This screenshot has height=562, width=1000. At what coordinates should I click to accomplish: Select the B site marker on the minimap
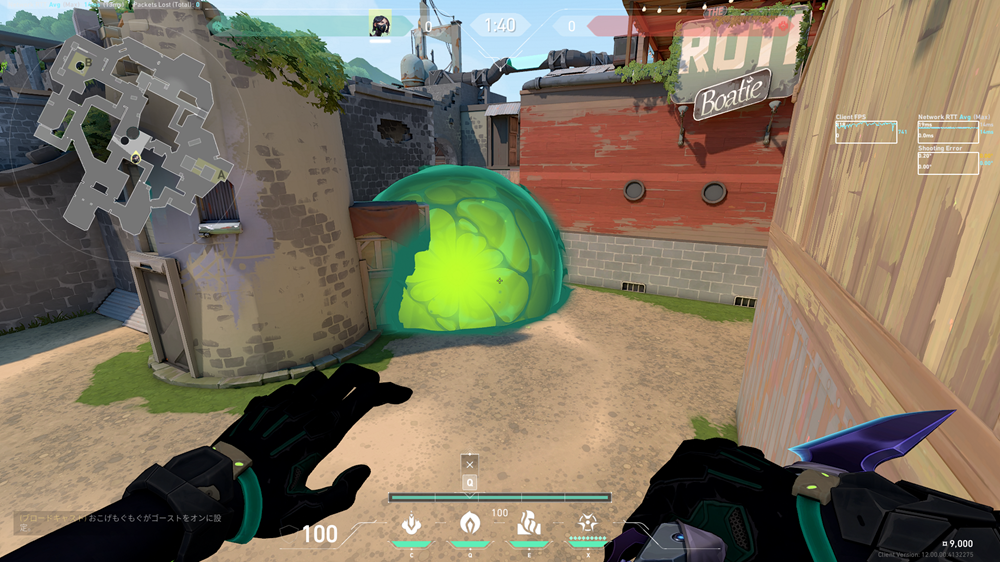point(88,63)
